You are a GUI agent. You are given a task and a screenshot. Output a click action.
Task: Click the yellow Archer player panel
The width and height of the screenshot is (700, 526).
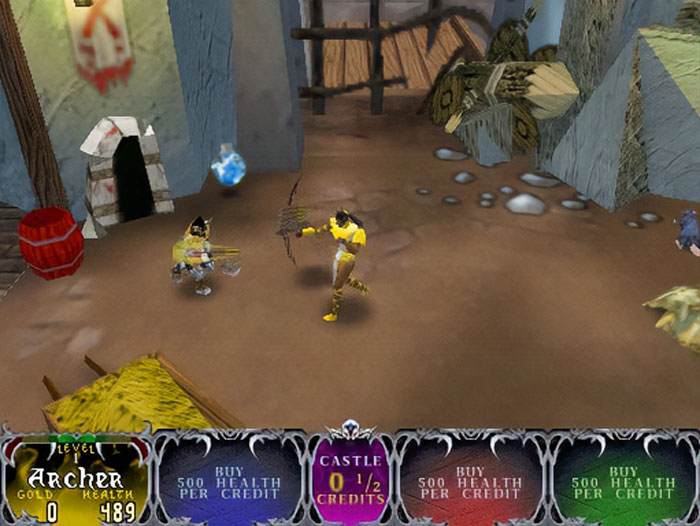point(75,482)
